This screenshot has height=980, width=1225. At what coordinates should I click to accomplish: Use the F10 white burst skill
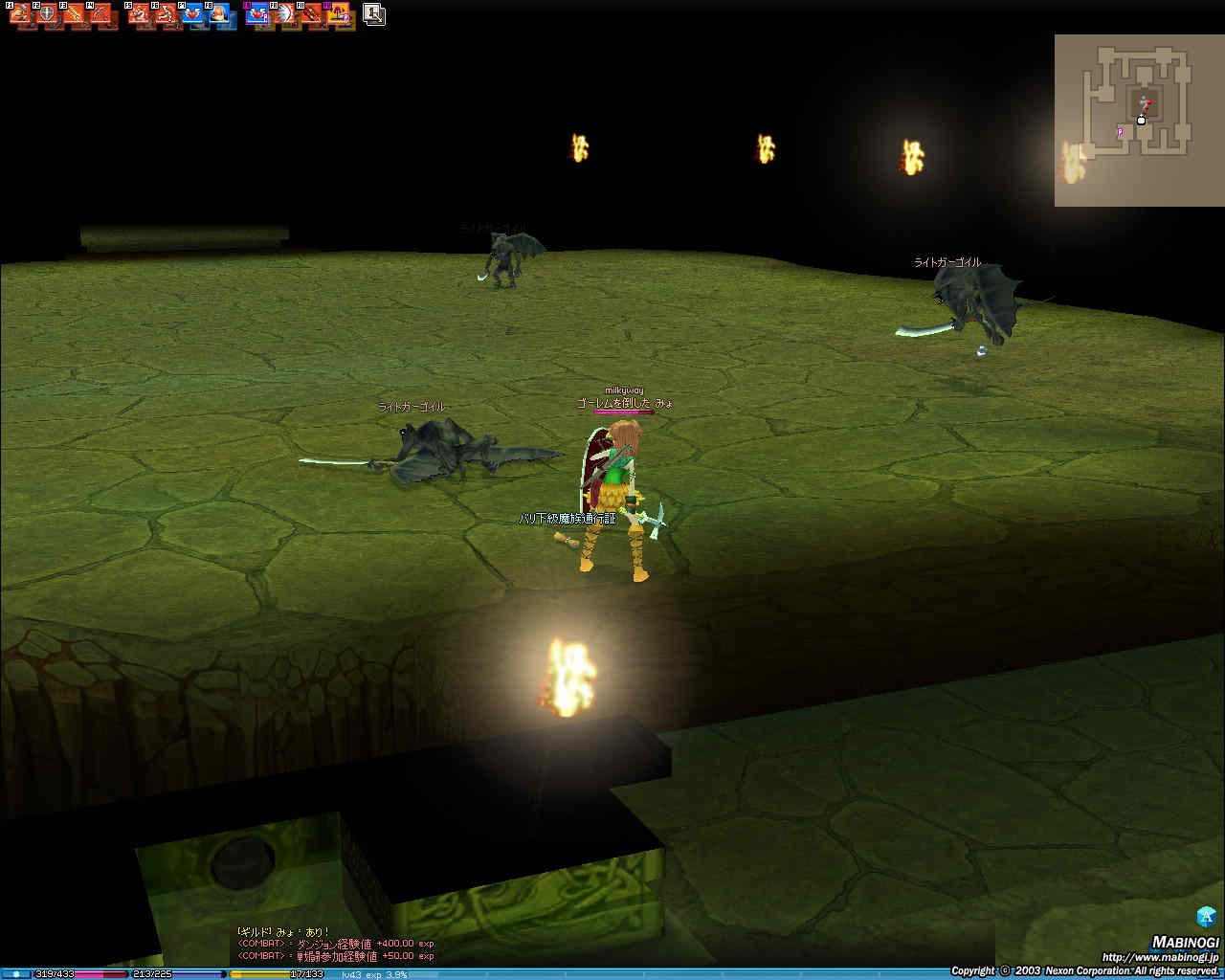coord(284,14)
